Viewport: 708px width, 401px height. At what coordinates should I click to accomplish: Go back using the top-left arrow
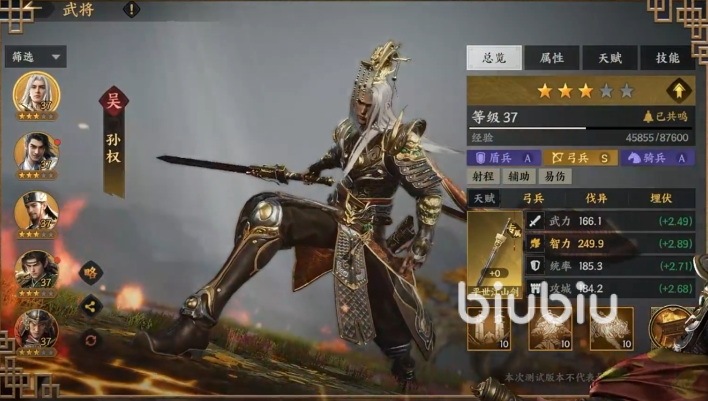click(40, 10)
